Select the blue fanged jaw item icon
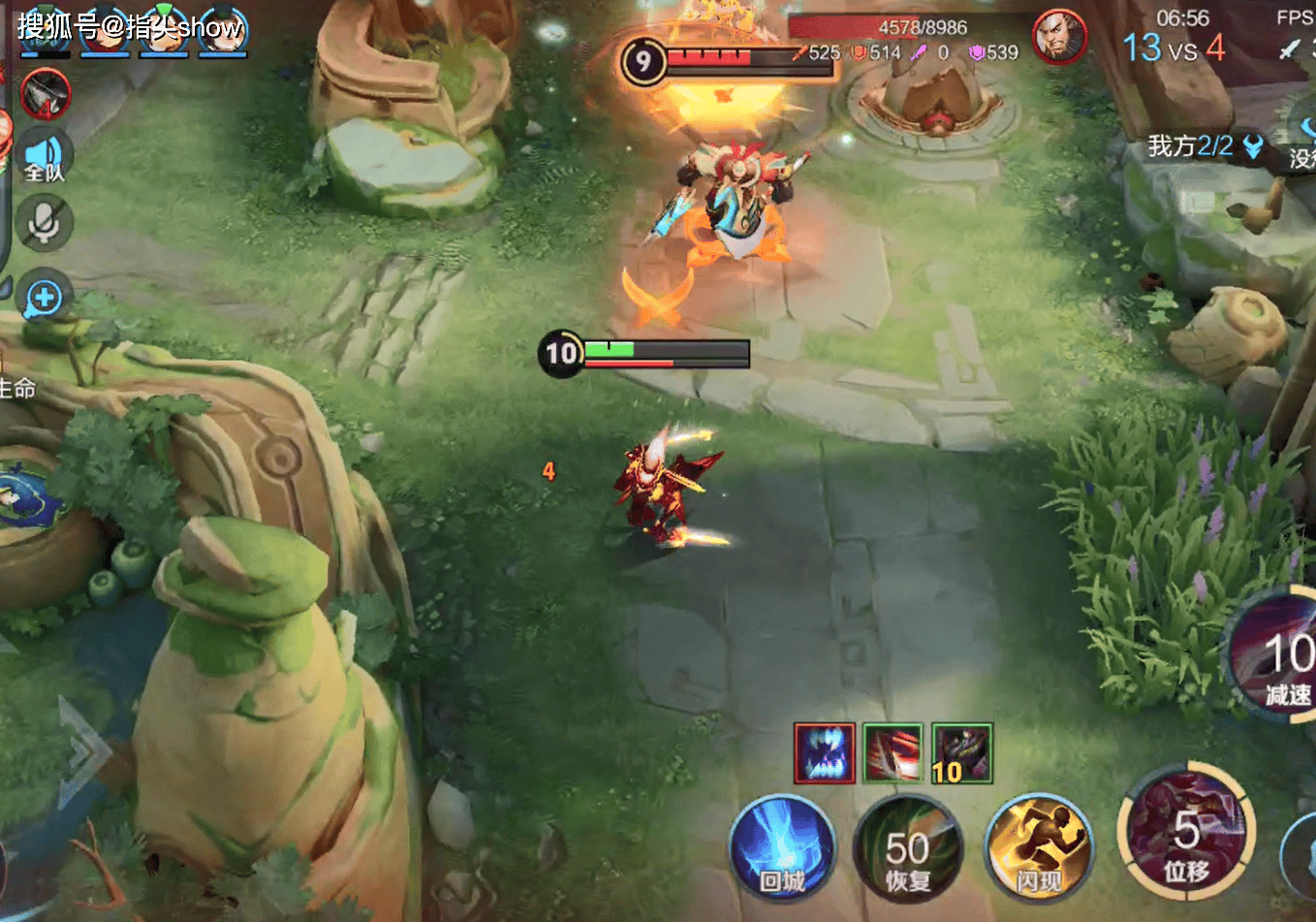This screenshot has width=1316, height=922. tap(825, 752)
